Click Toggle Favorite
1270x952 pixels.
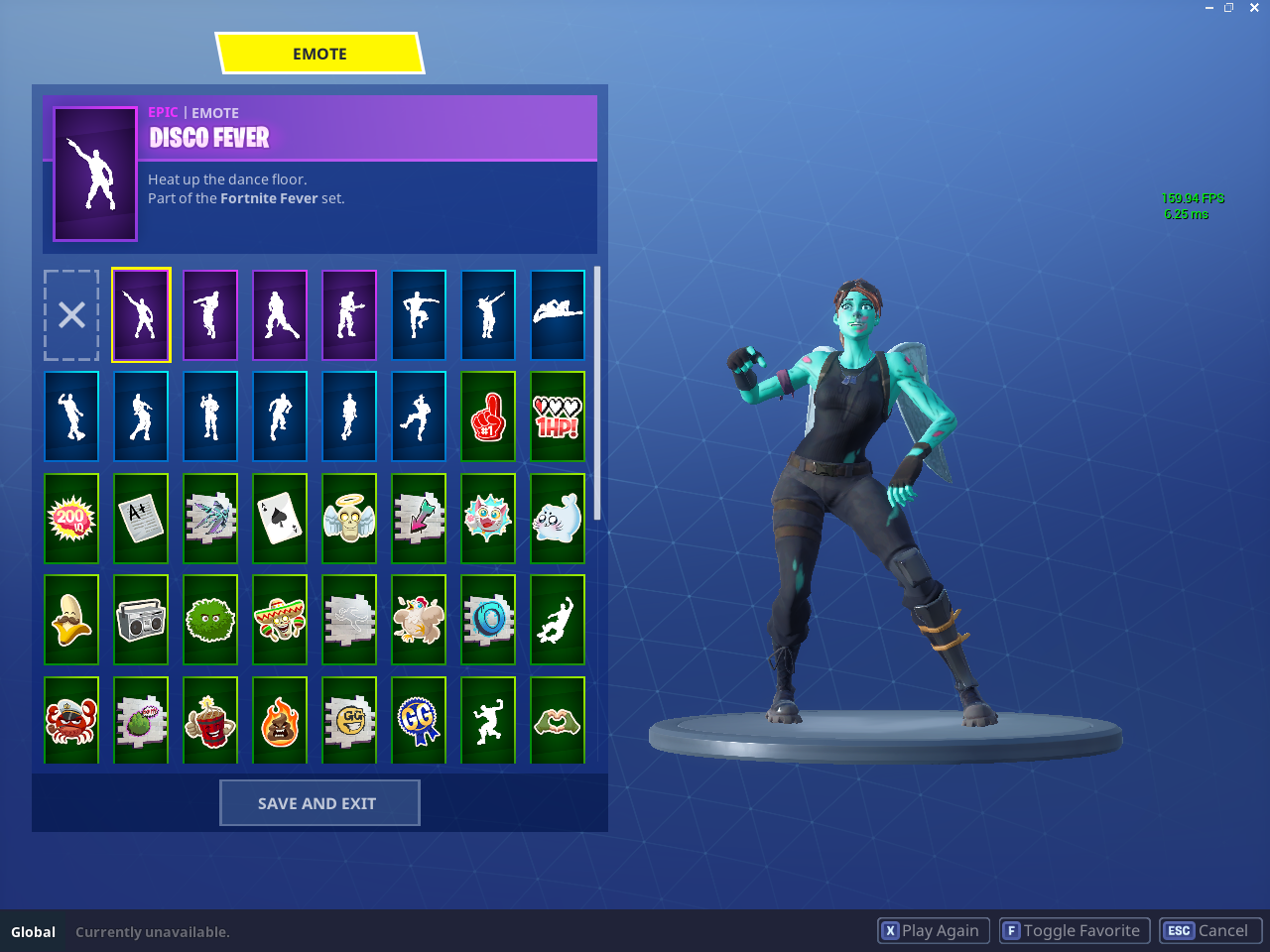coord(1074,930)
